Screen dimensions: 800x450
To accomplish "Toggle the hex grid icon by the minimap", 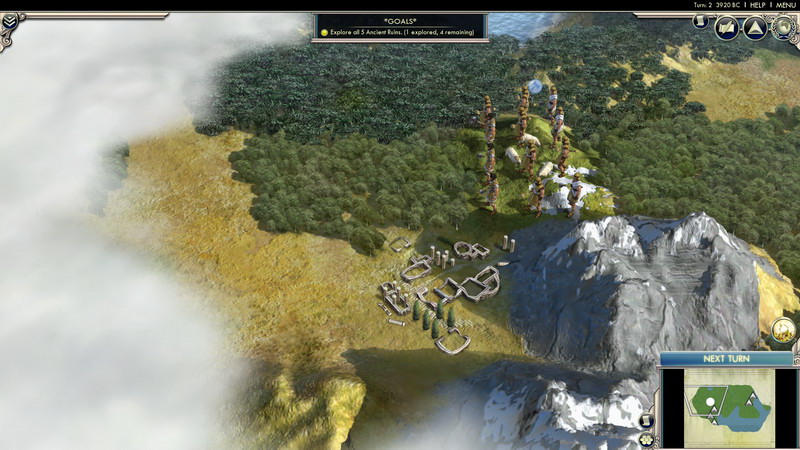I will coord(647,440).
